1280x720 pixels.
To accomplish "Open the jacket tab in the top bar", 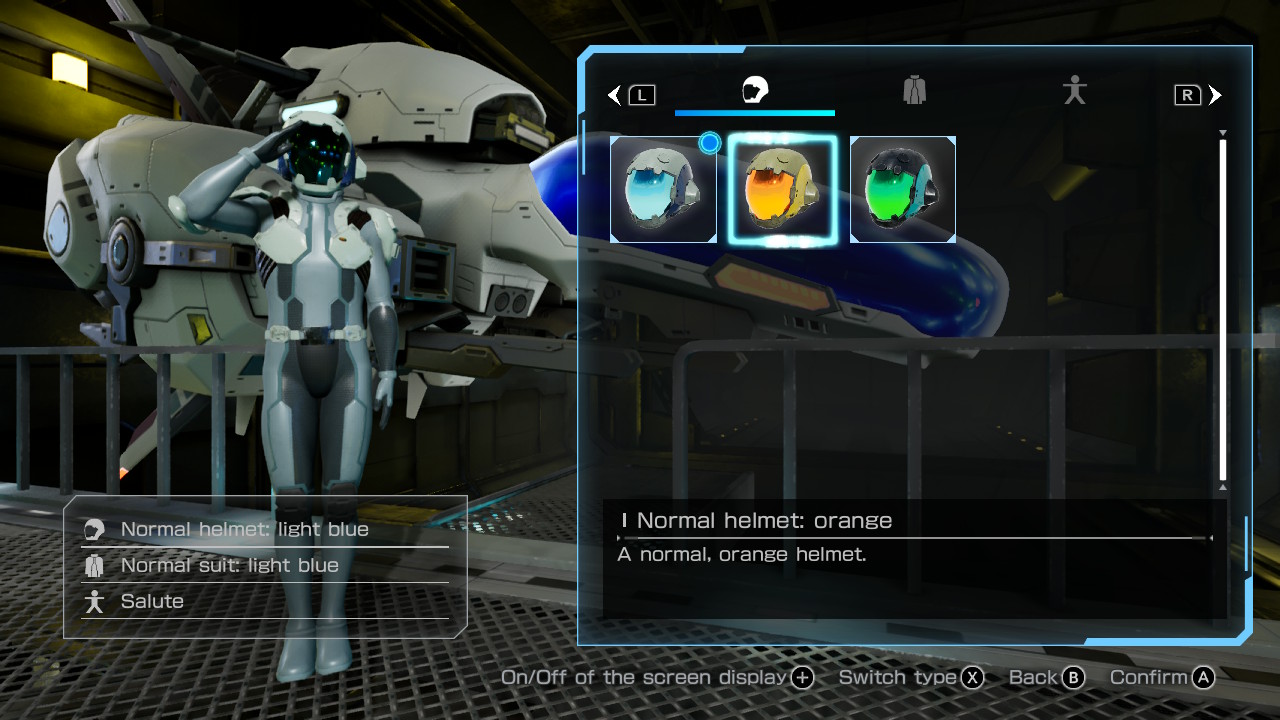I will pyautogui.click(x=914, y=90).
